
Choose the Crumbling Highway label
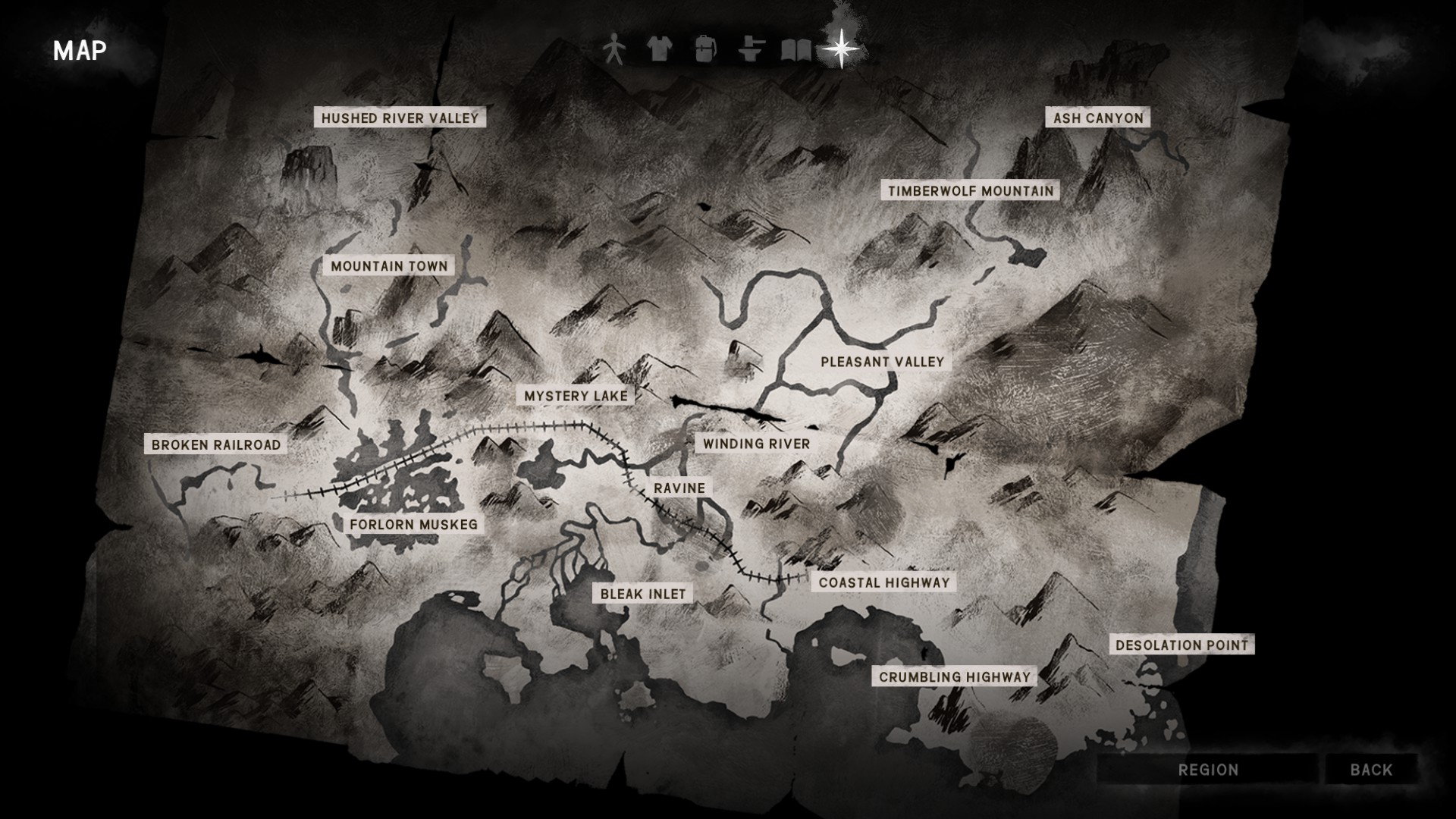[954, 676]
